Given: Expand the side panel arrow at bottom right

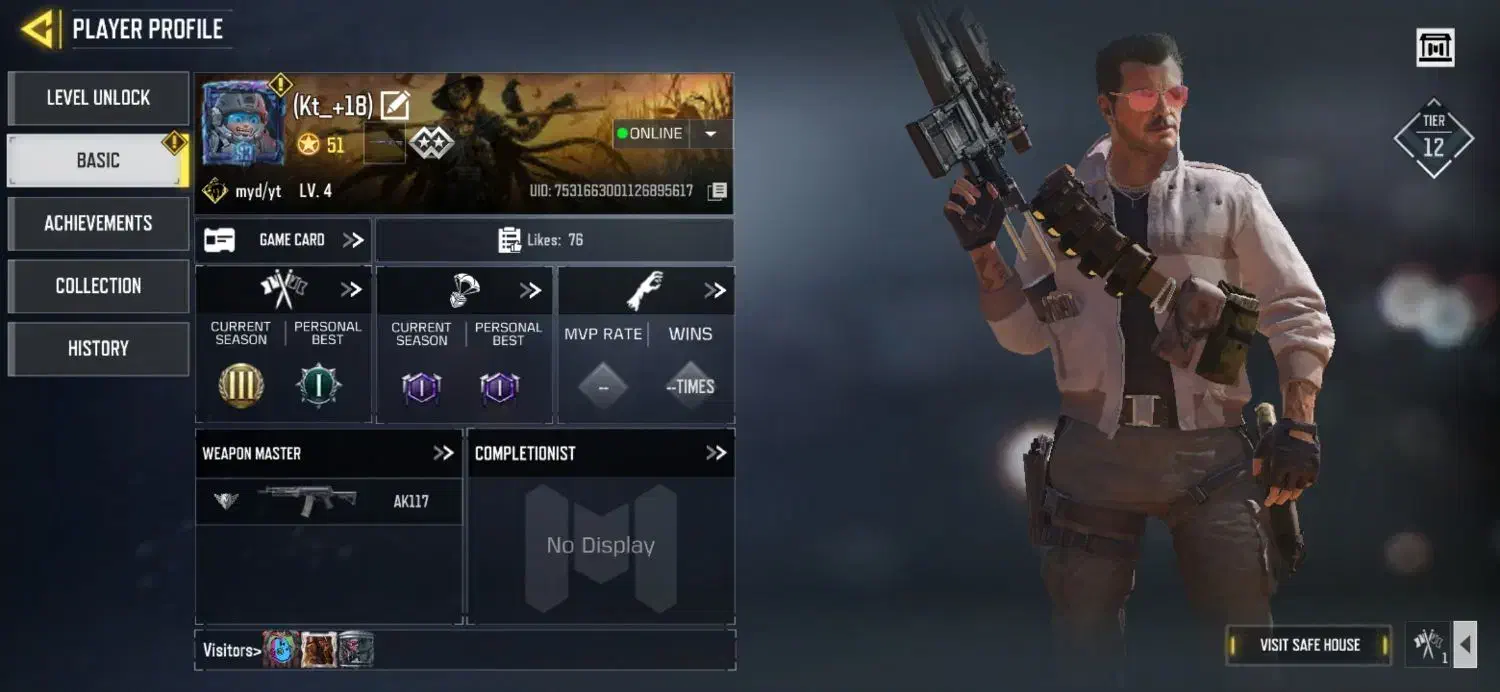Looking at the screenshot, I should pos(1464,645).
